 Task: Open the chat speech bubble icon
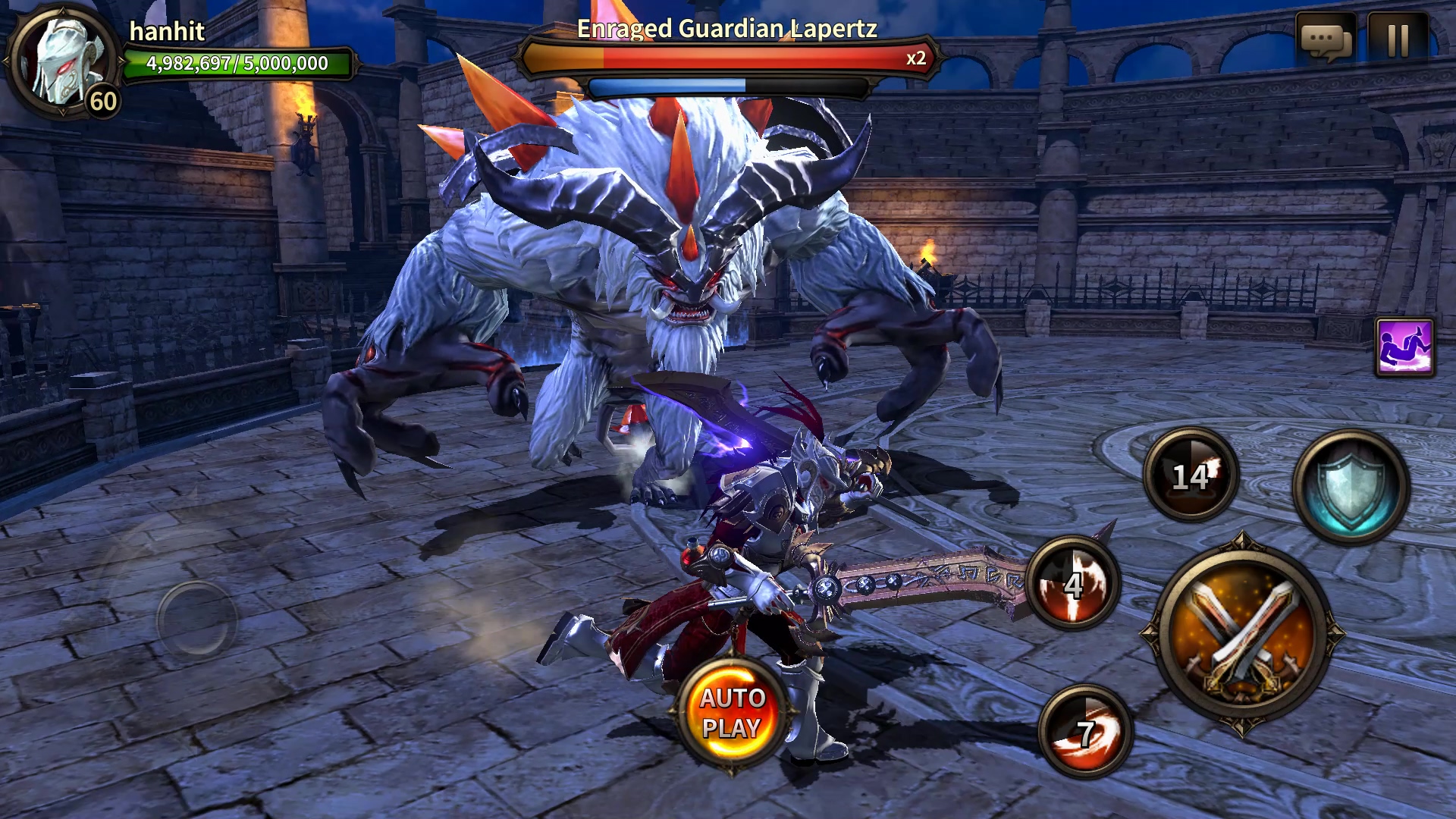(1325, 39)
